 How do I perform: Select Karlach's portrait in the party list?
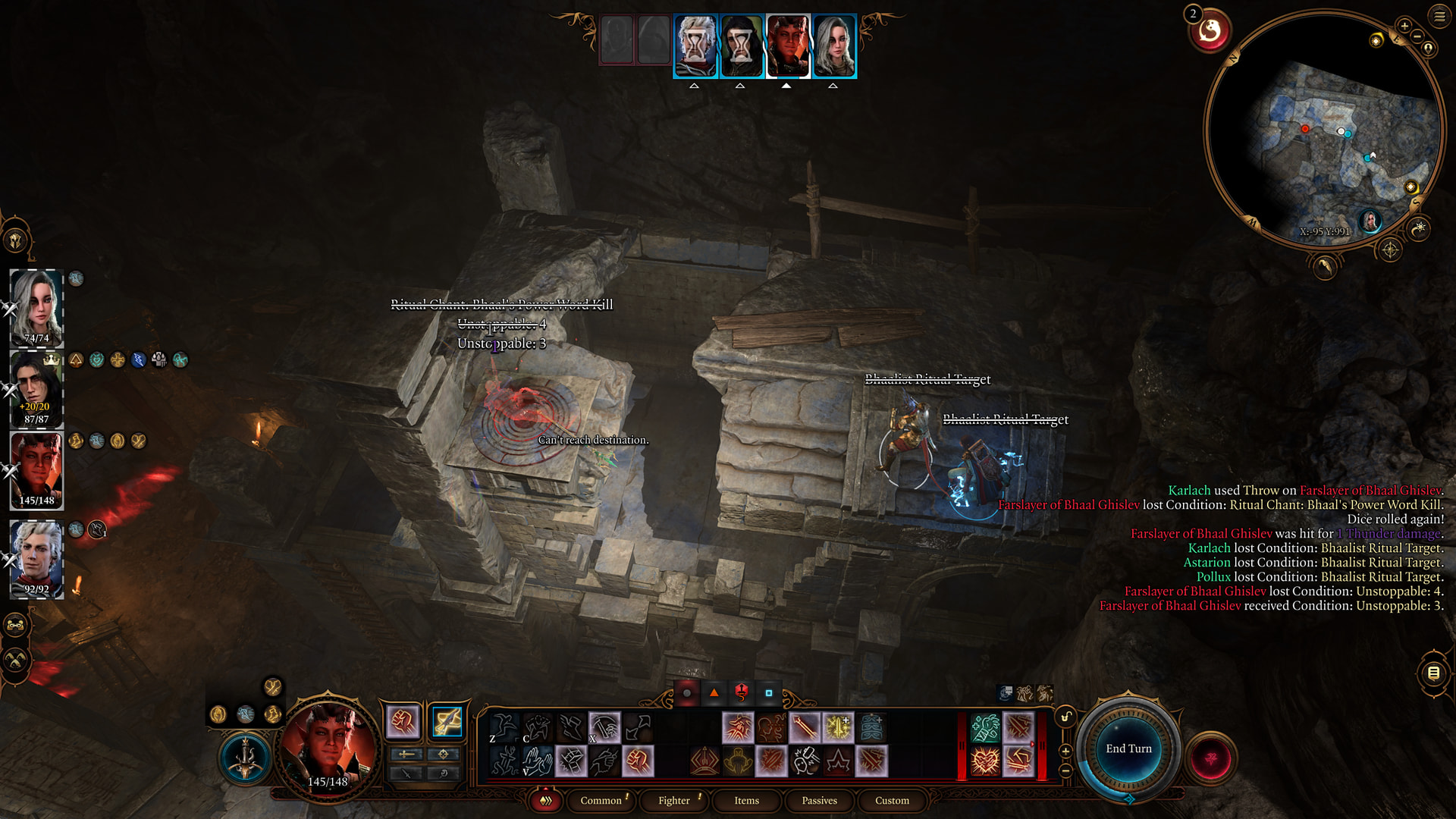pyautogui.click(x=36, y=470)
